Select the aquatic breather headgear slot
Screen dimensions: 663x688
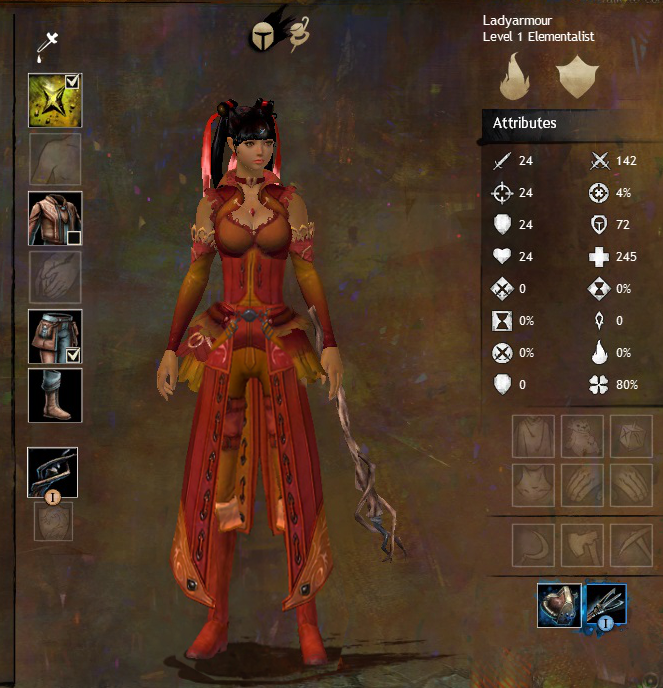coord(559,606)
